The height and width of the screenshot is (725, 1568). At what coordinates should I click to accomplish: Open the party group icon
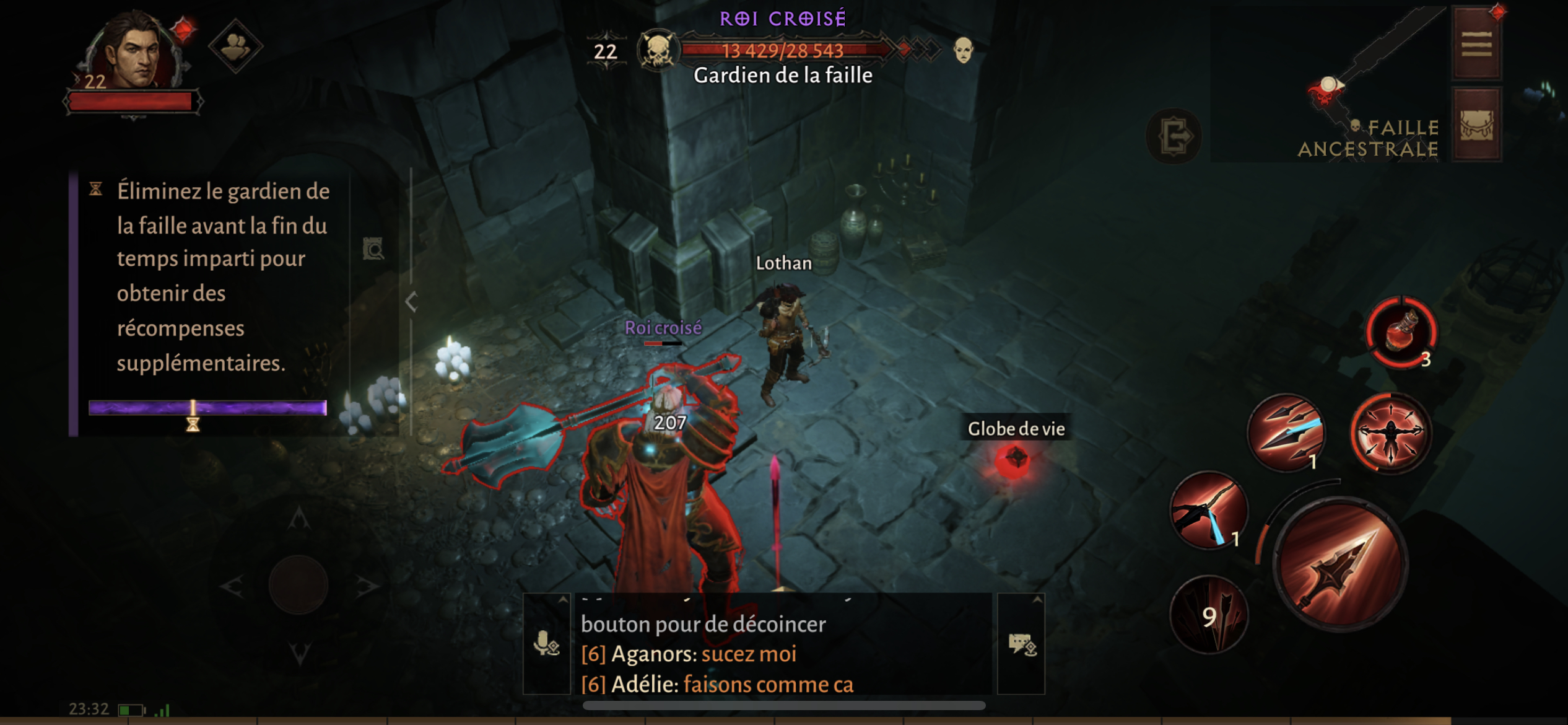pos(235,46)
